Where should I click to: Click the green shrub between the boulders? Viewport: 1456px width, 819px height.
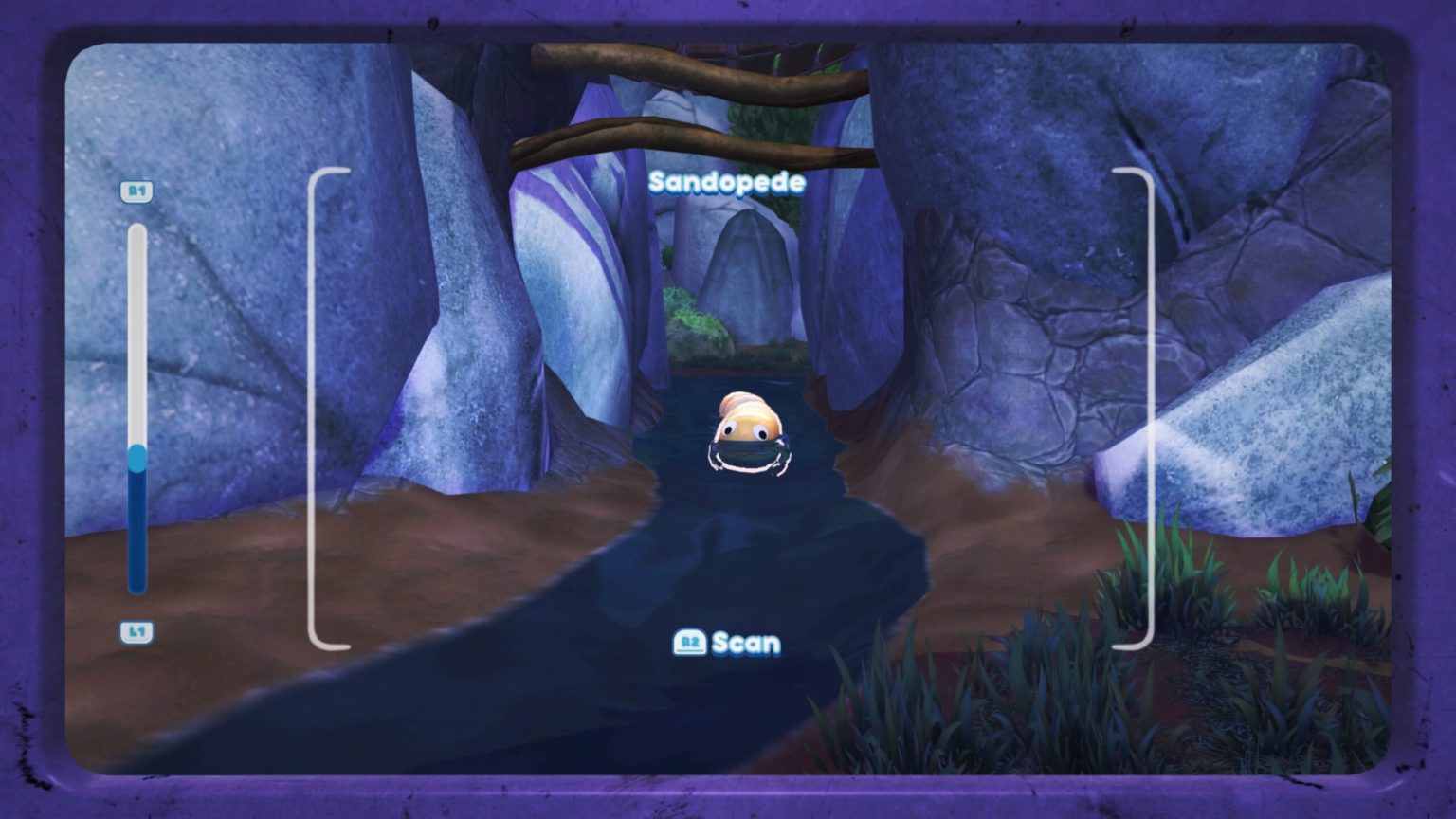pyautogui.click(x=690, y=318)
